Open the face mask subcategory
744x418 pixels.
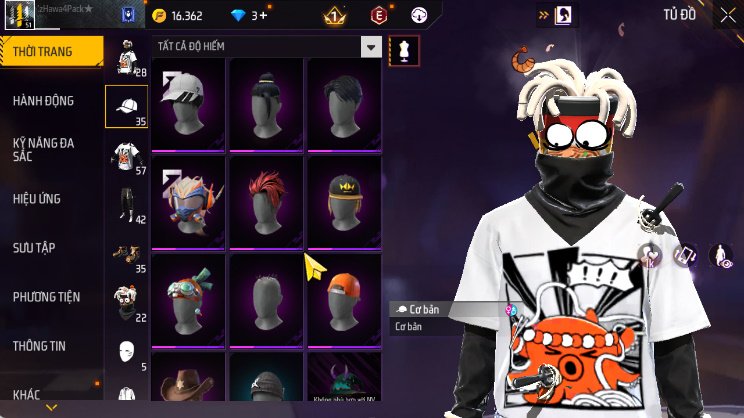coord(126,352)
